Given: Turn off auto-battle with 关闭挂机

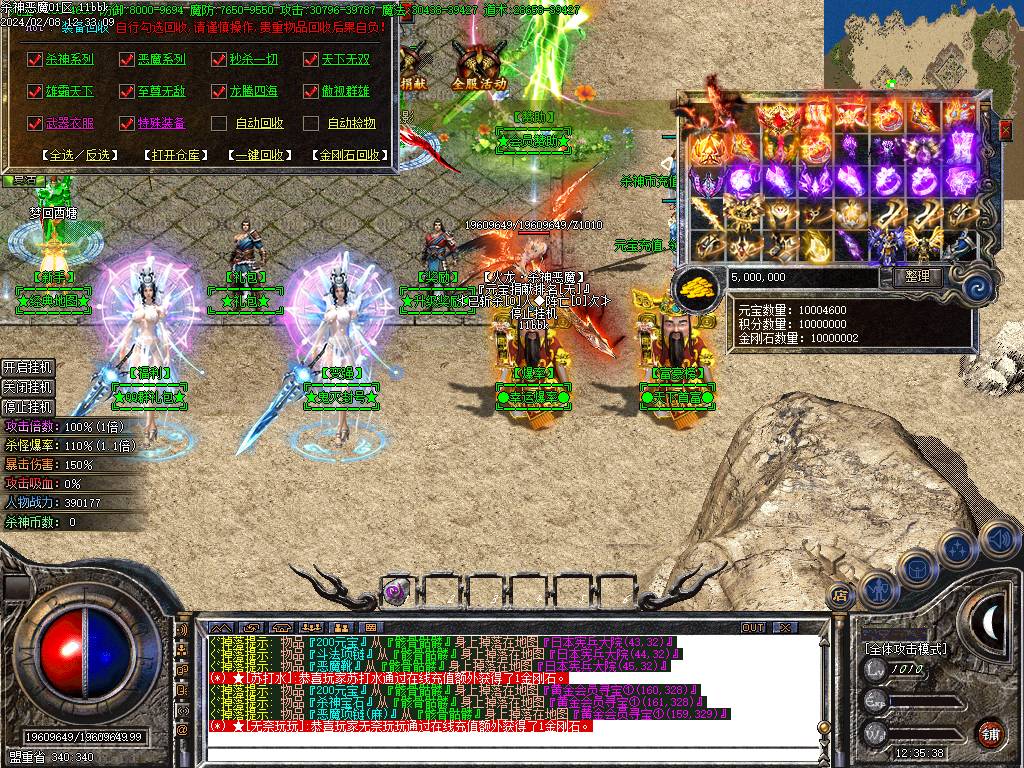Looking at the screenshot, I should coord(27,387).
